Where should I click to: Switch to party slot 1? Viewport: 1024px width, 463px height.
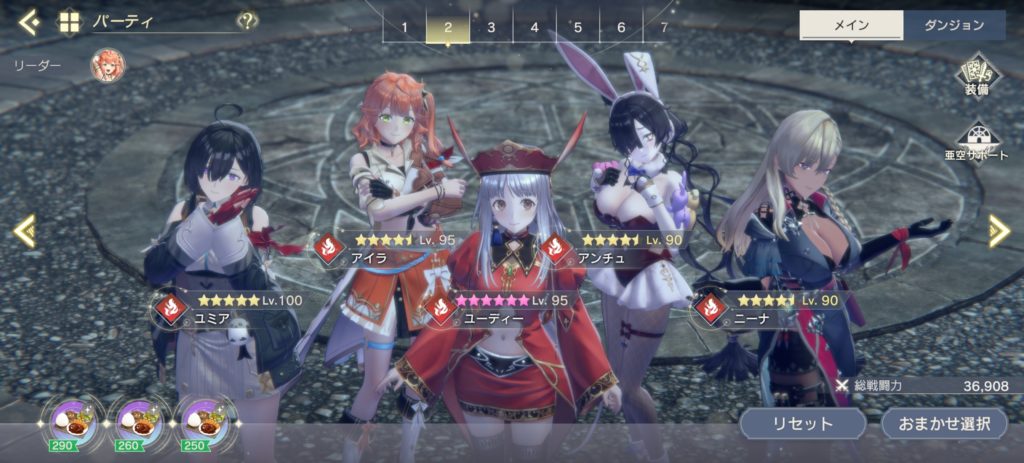coord(404,27)
